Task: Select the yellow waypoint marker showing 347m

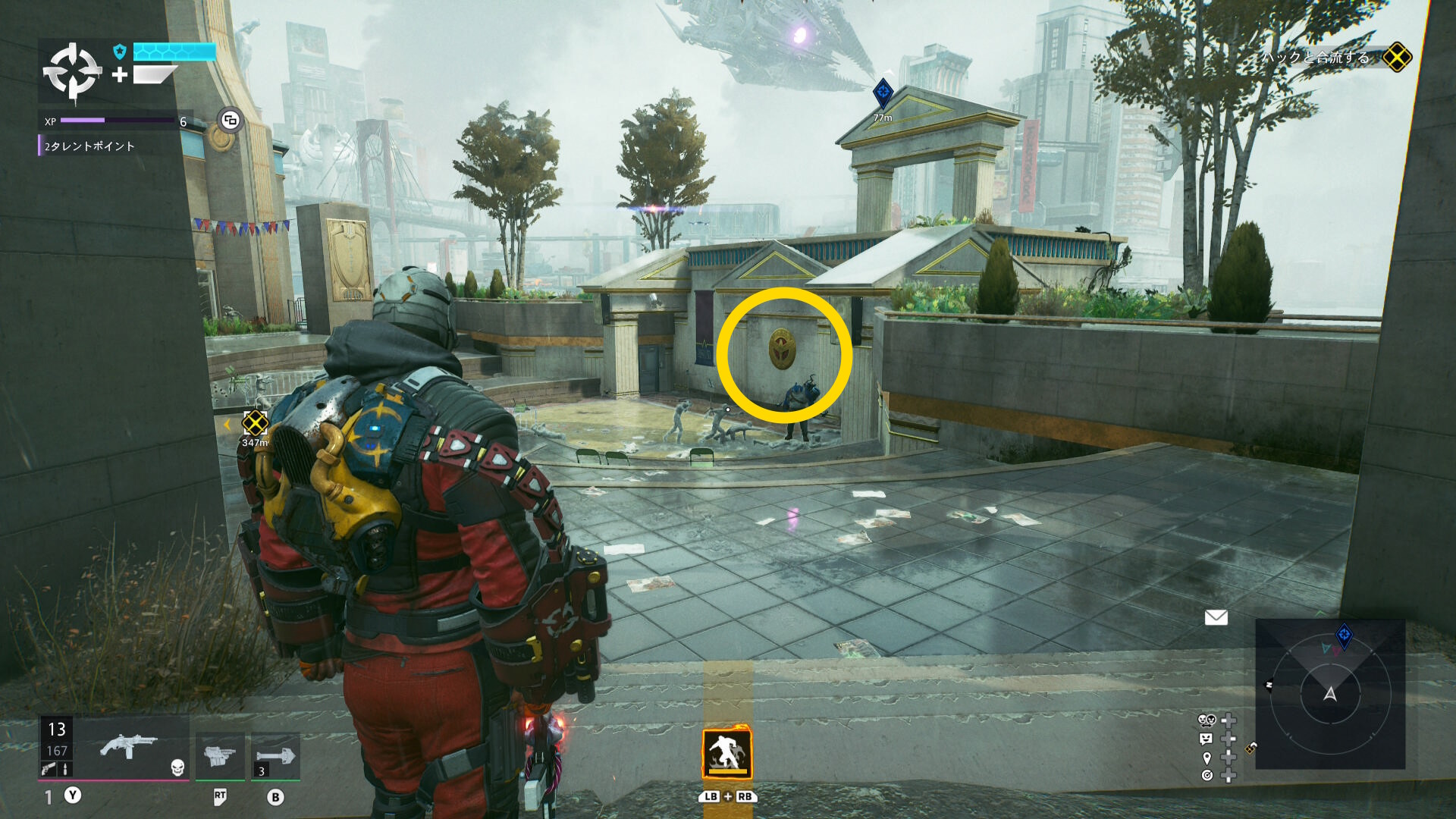Action: [255, 422]
